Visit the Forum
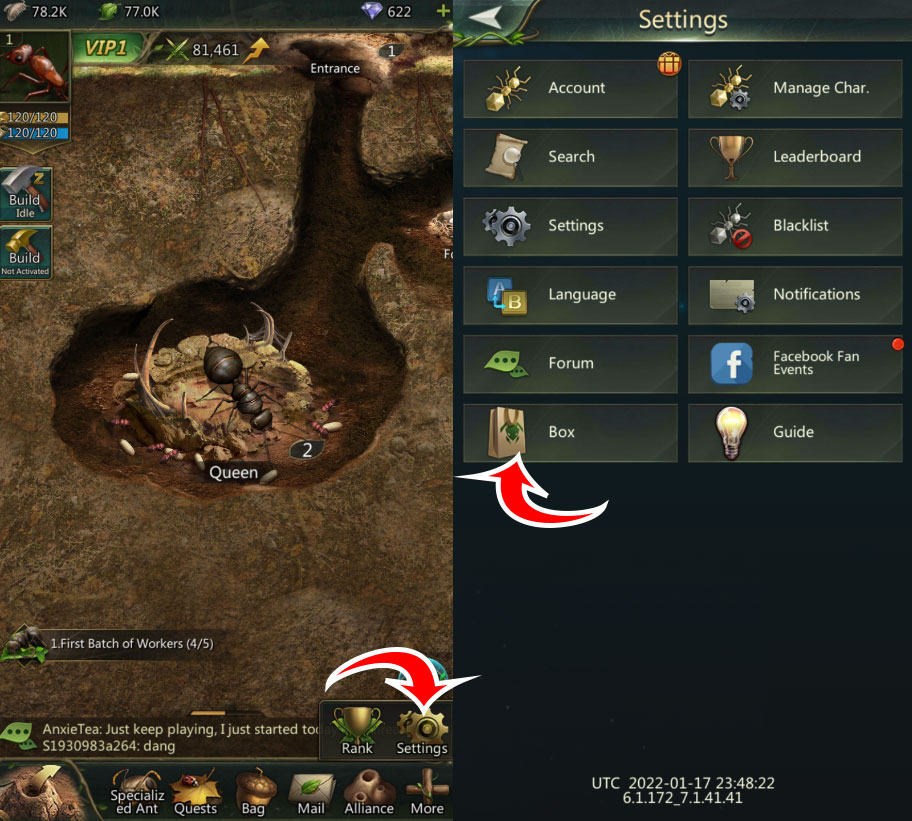Screen dimensions: 912x821 click(570, 364)
